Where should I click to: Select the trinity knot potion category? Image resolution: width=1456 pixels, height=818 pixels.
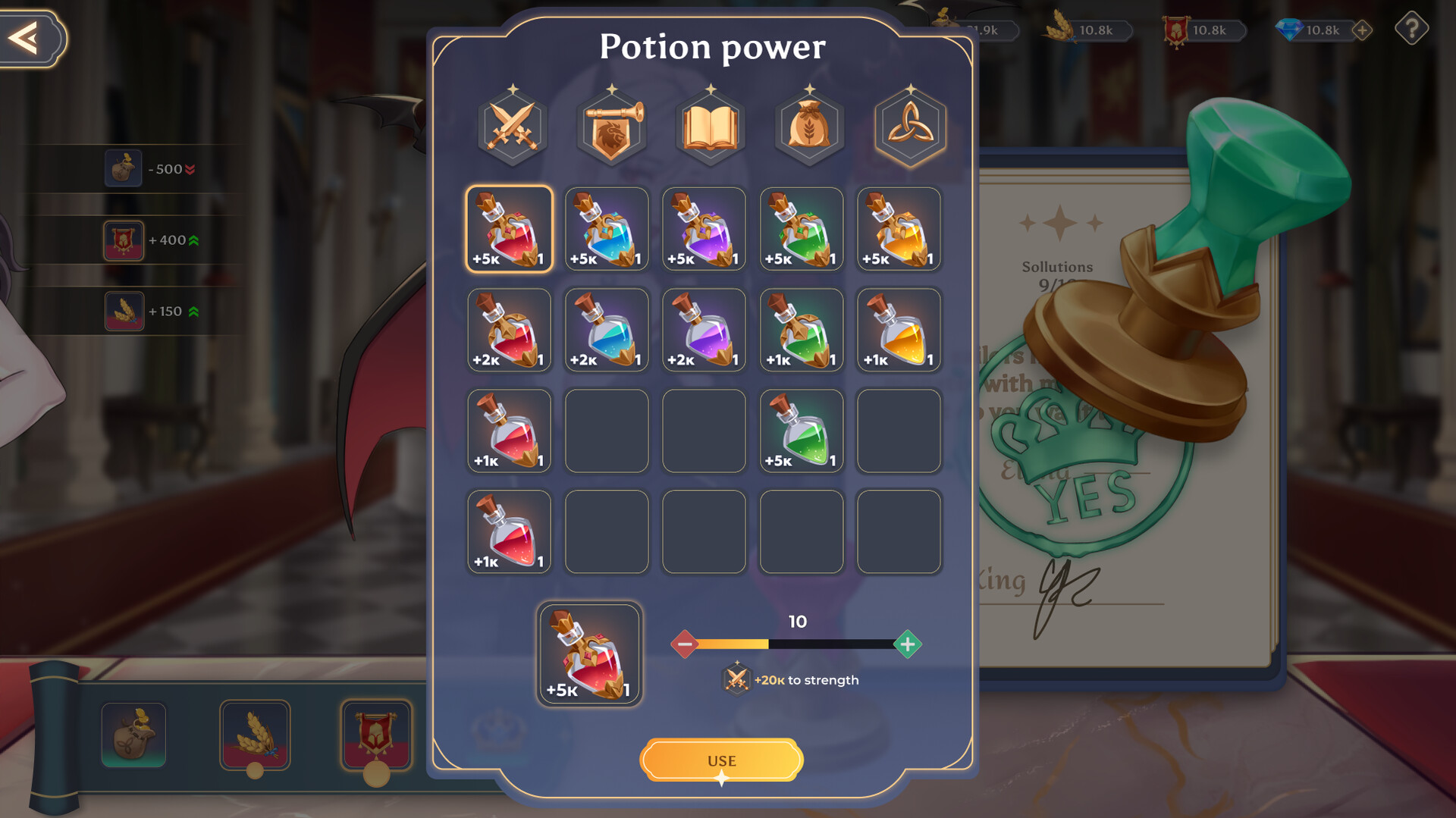coord(908,127)
